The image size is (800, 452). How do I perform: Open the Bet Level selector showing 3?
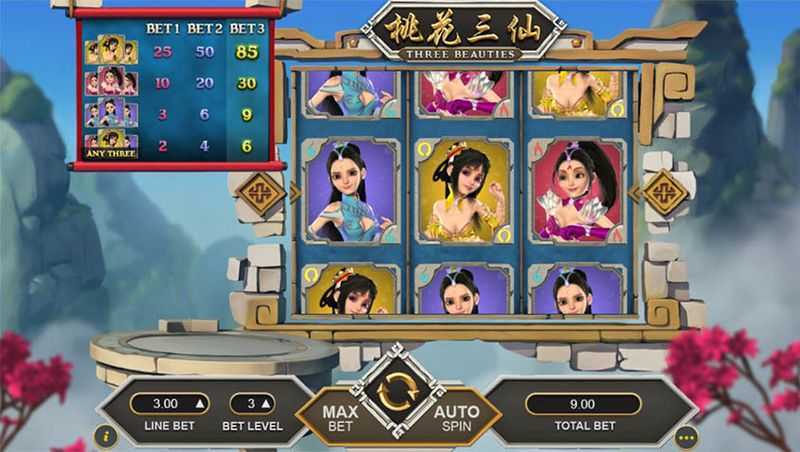click(252, 404)
